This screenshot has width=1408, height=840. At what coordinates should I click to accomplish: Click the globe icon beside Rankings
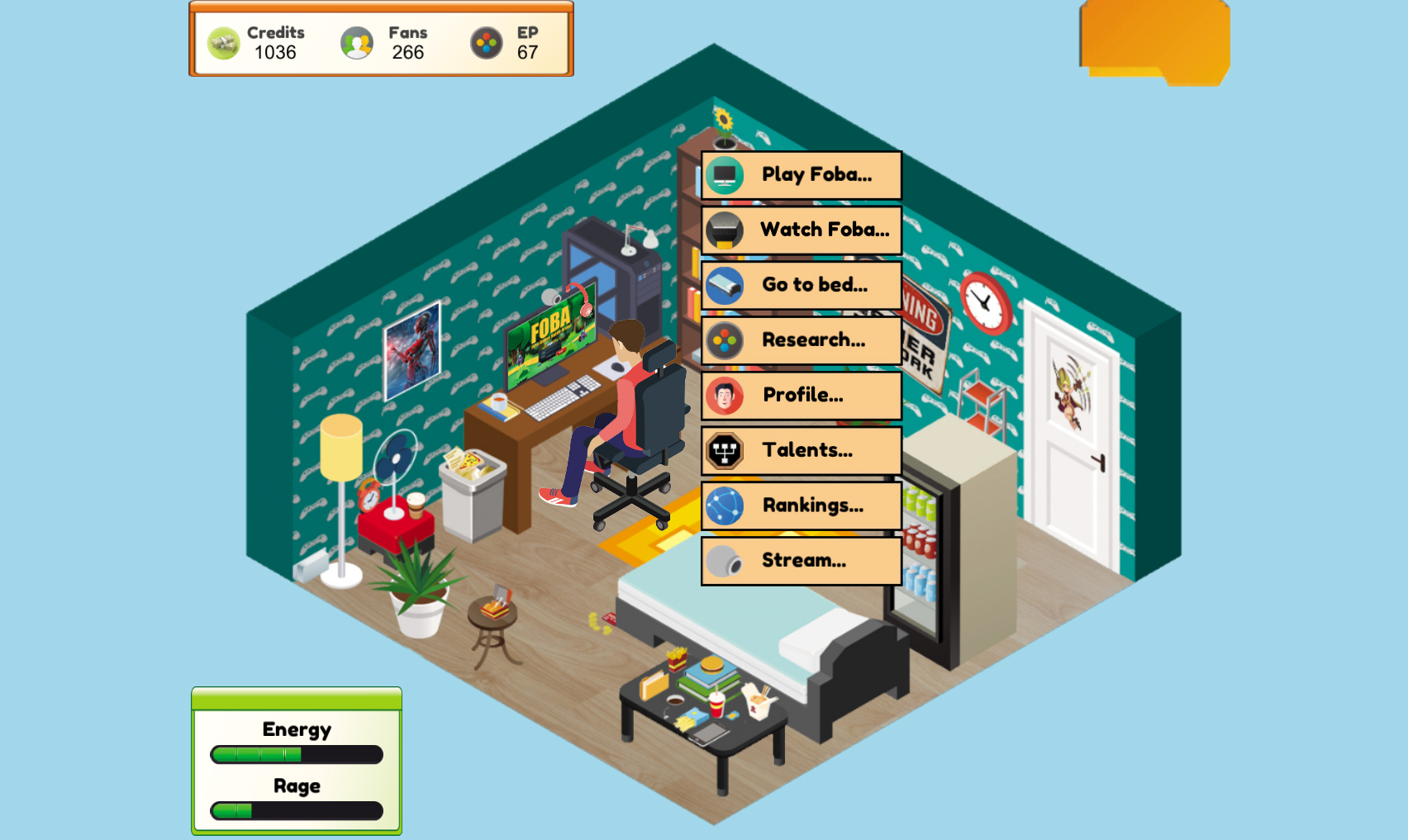[723, 505]
